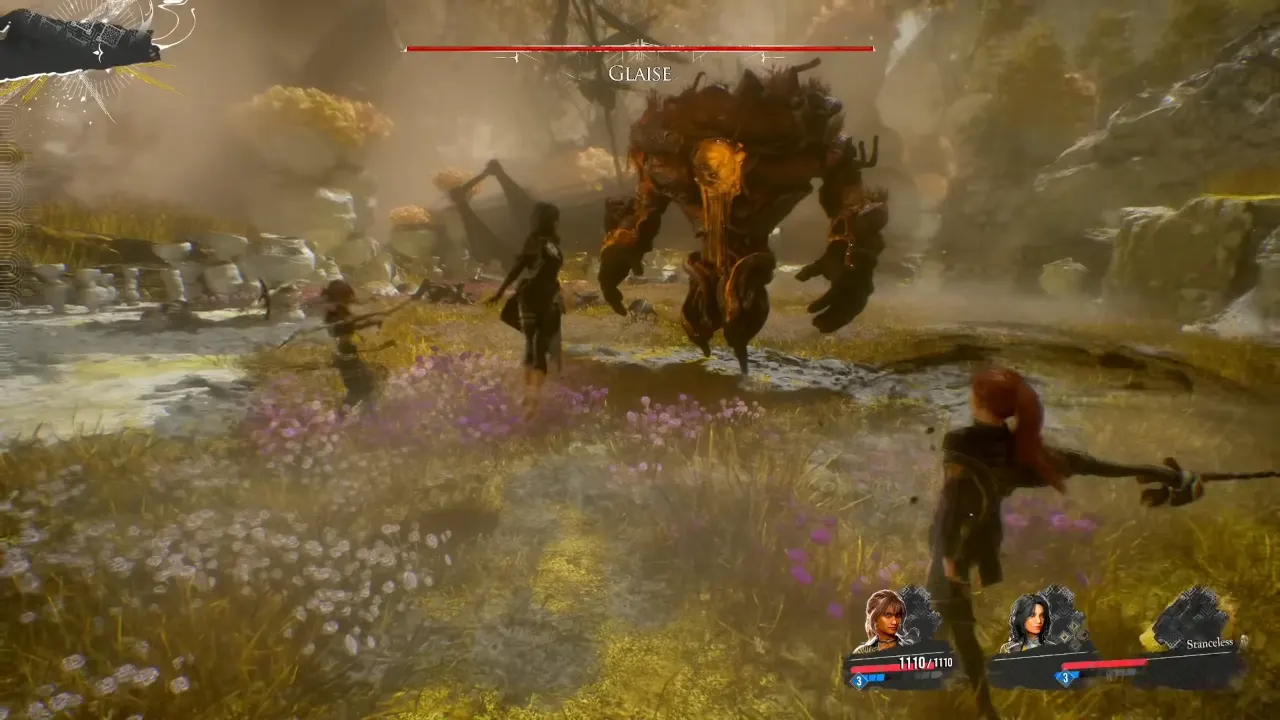Select the Stanceless text label

1209,644
